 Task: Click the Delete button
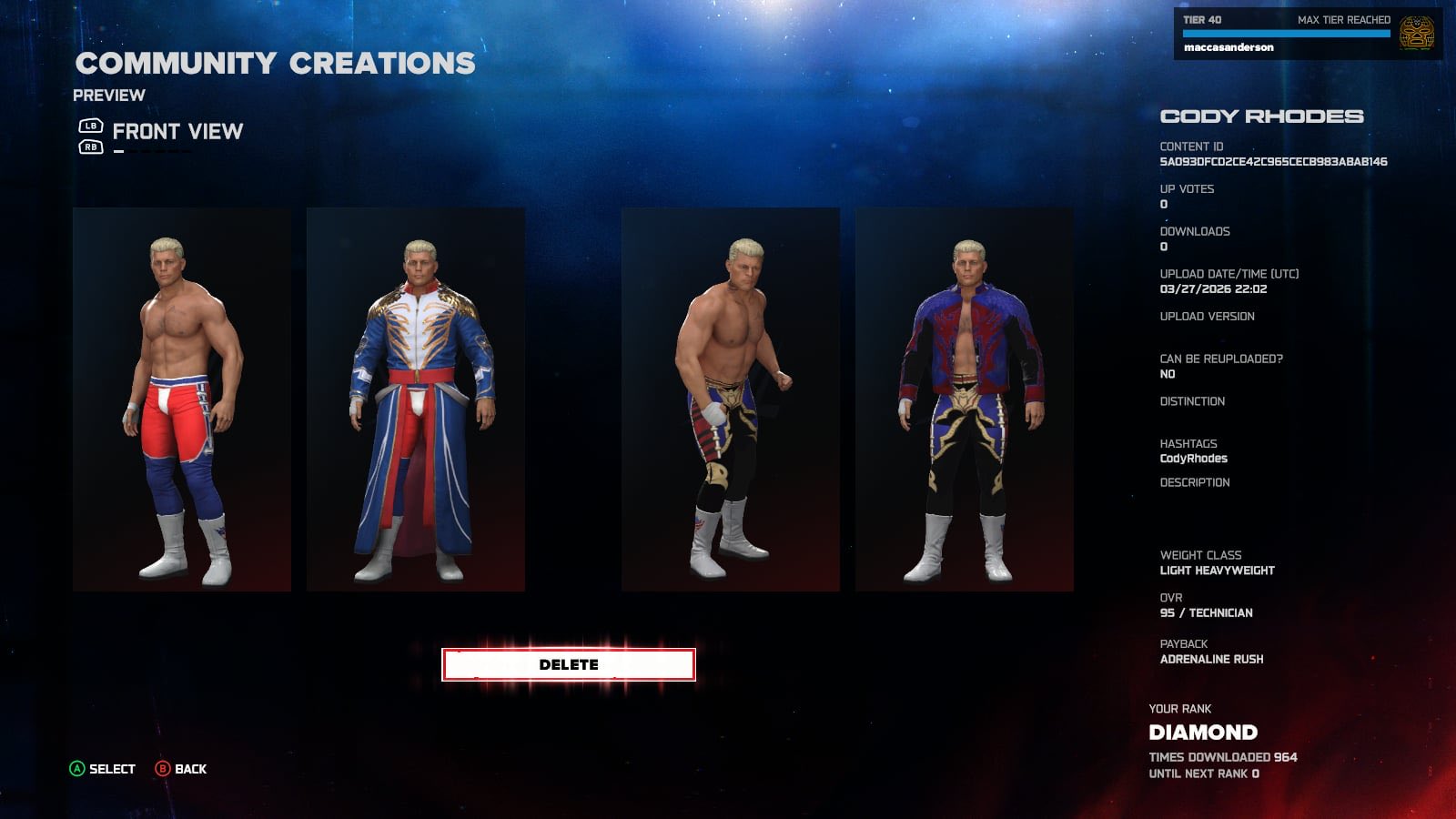[568, 664]
